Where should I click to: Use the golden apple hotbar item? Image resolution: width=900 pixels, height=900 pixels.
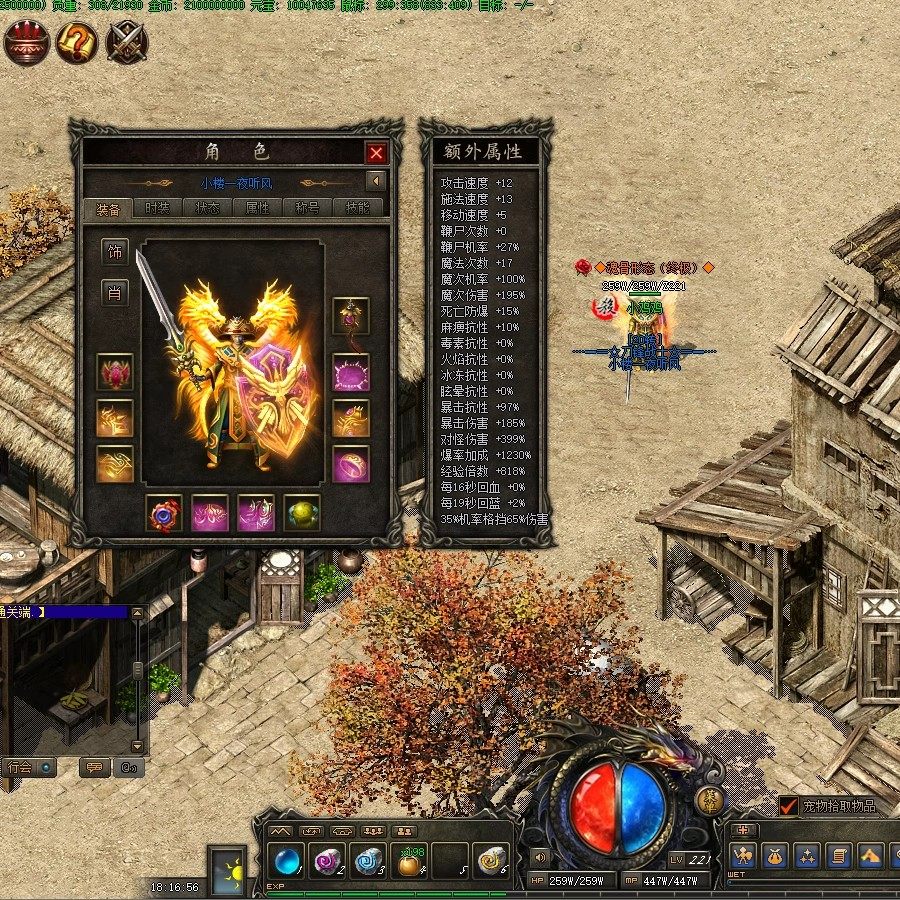(407, 861)
